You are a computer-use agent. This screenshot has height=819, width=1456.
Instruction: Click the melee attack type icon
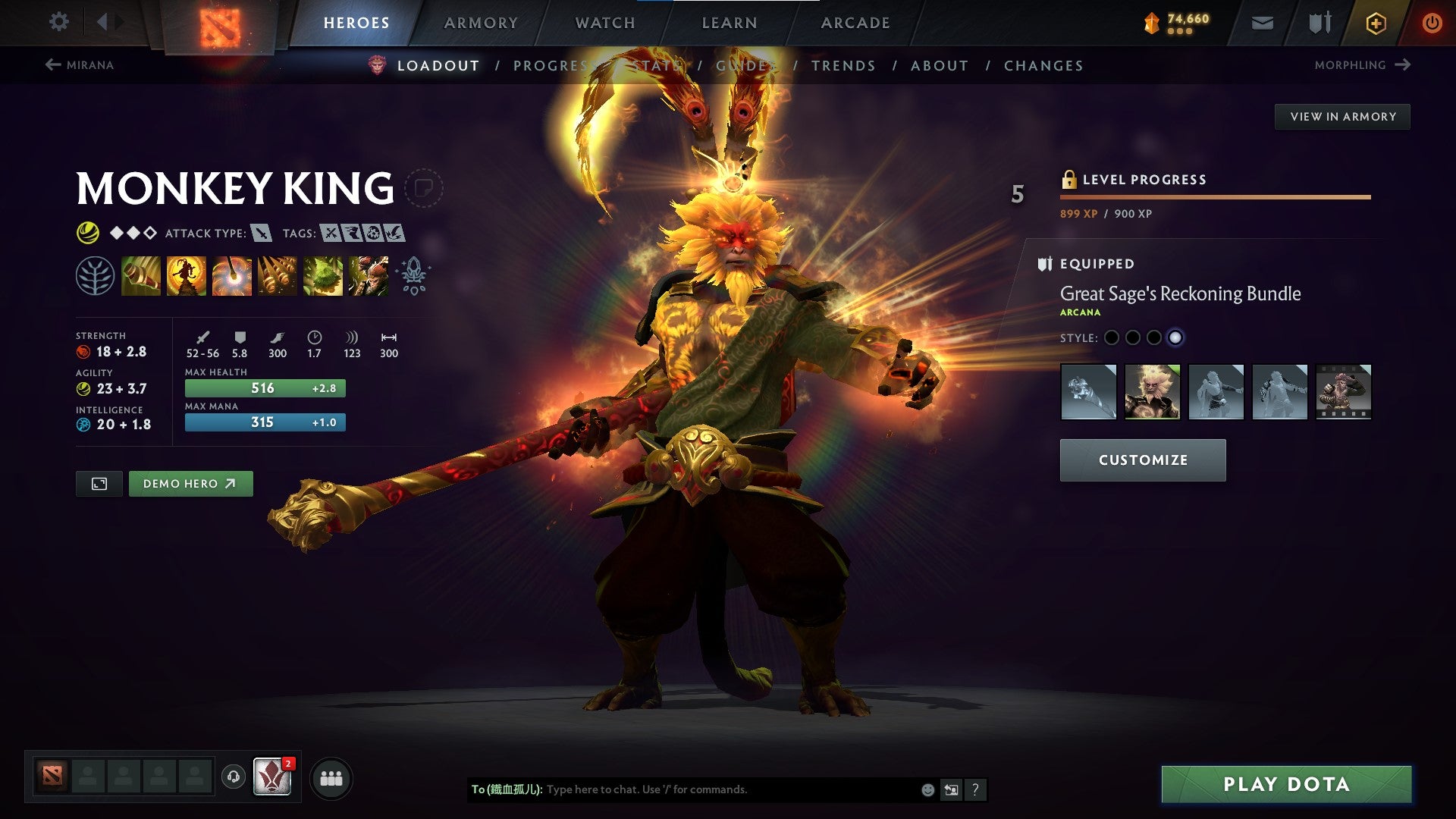click(262, 234)
